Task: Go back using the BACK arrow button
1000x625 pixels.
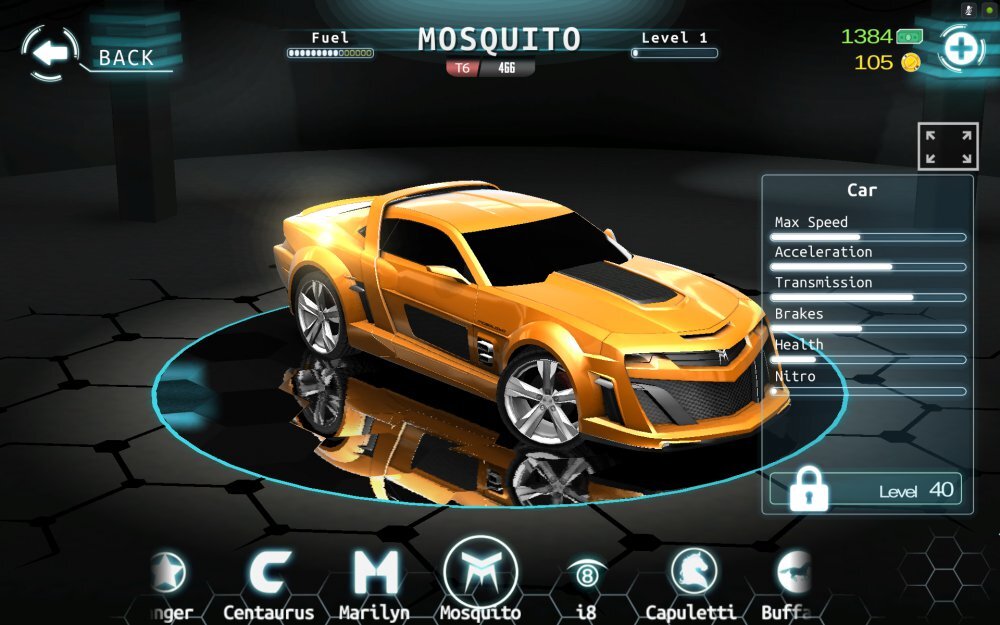Action: (x=50, y=53)
